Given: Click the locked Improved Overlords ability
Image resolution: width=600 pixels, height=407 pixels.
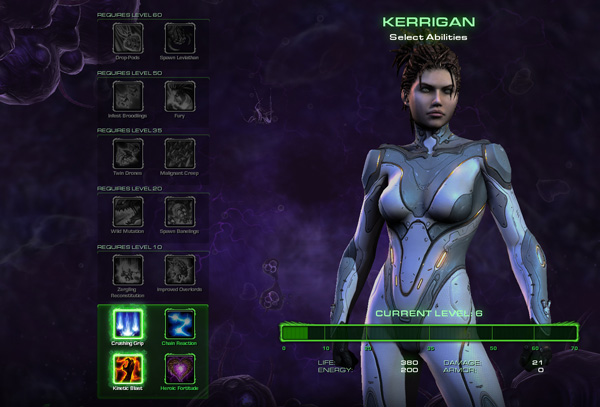Looking at the screenshot, I should click(x=177, y=267).
